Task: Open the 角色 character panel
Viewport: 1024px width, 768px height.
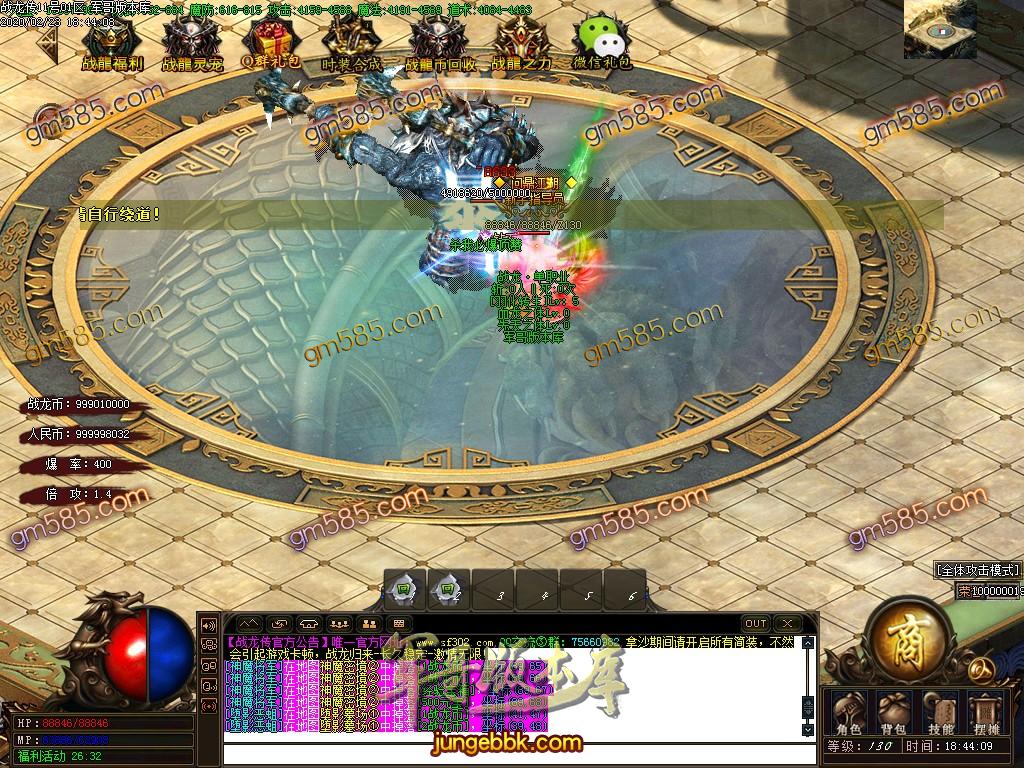Action: tap(848, 710)
